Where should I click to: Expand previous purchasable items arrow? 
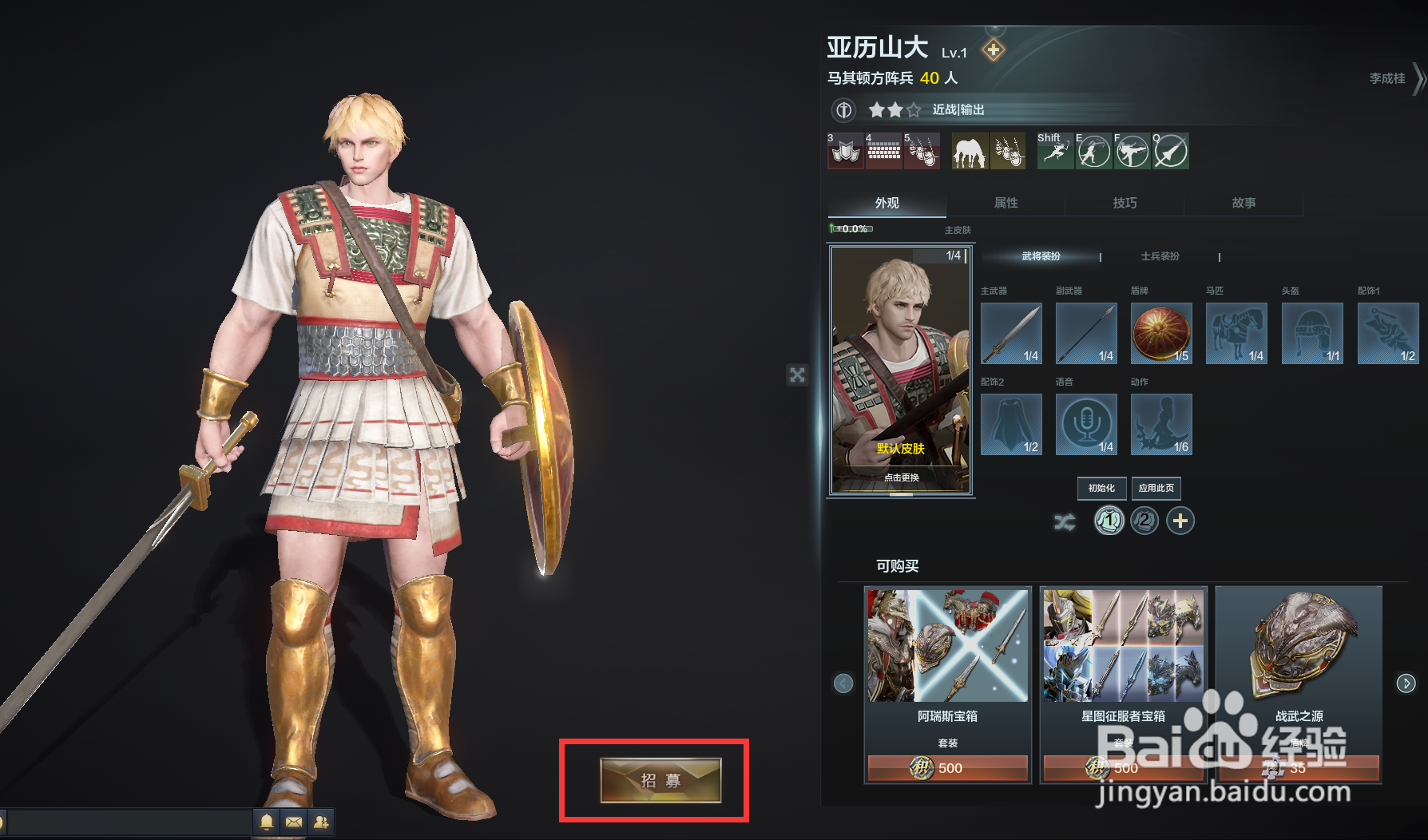pyautogui.click(x=843, y=683)
